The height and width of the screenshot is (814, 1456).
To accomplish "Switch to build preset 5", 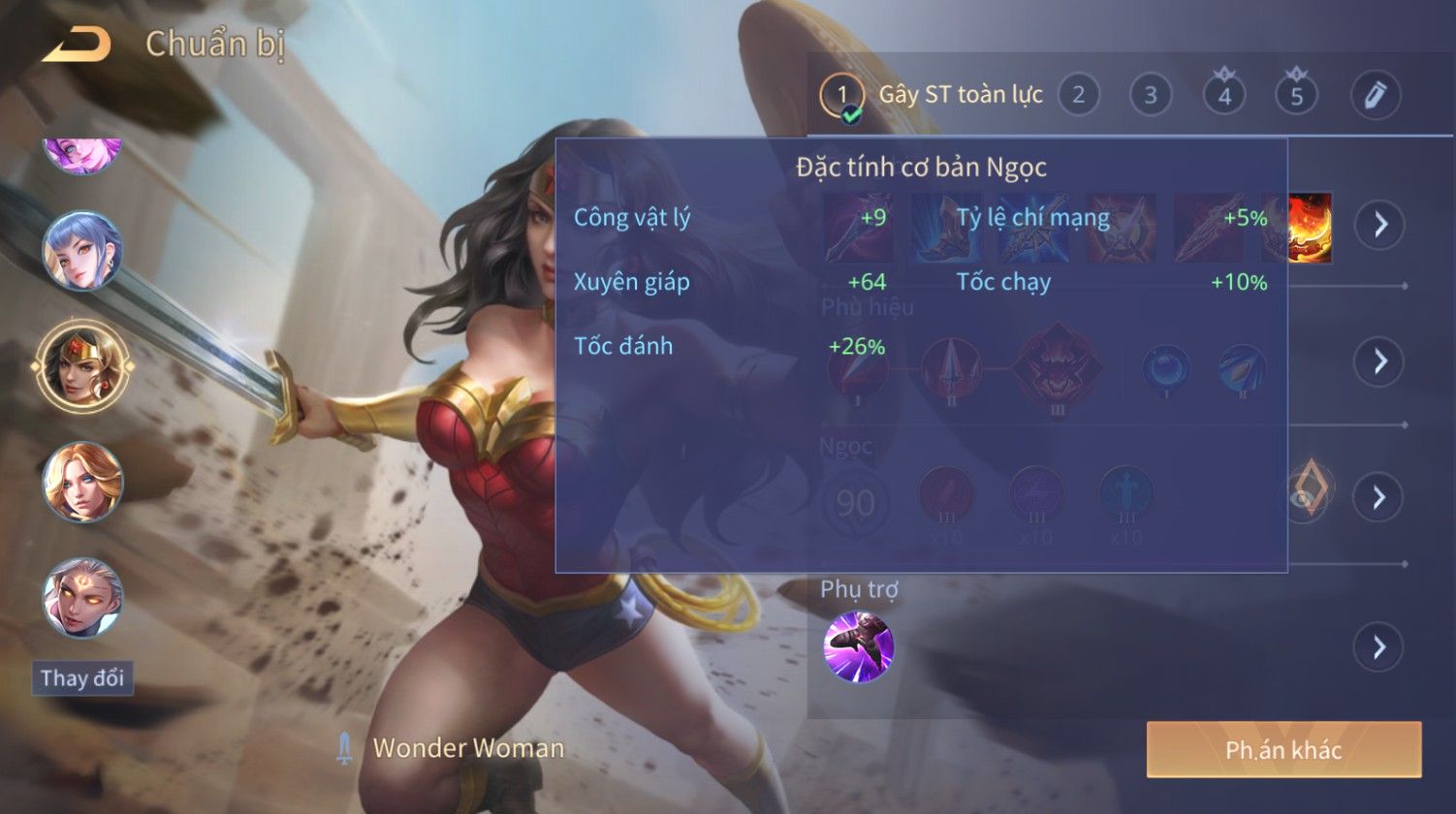I will point(1297,95).
